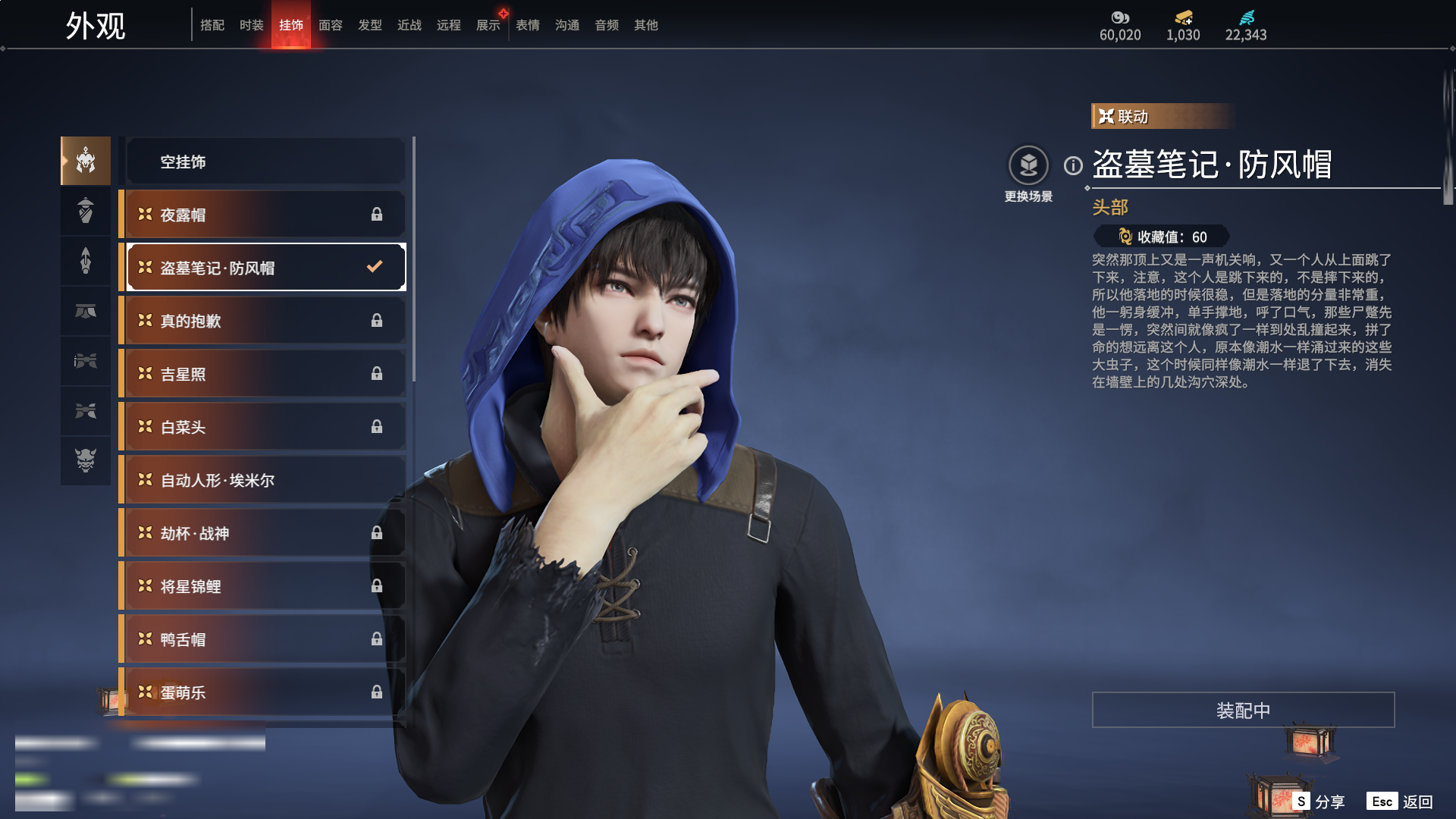Open the 表情 tab

click(527, 25)
